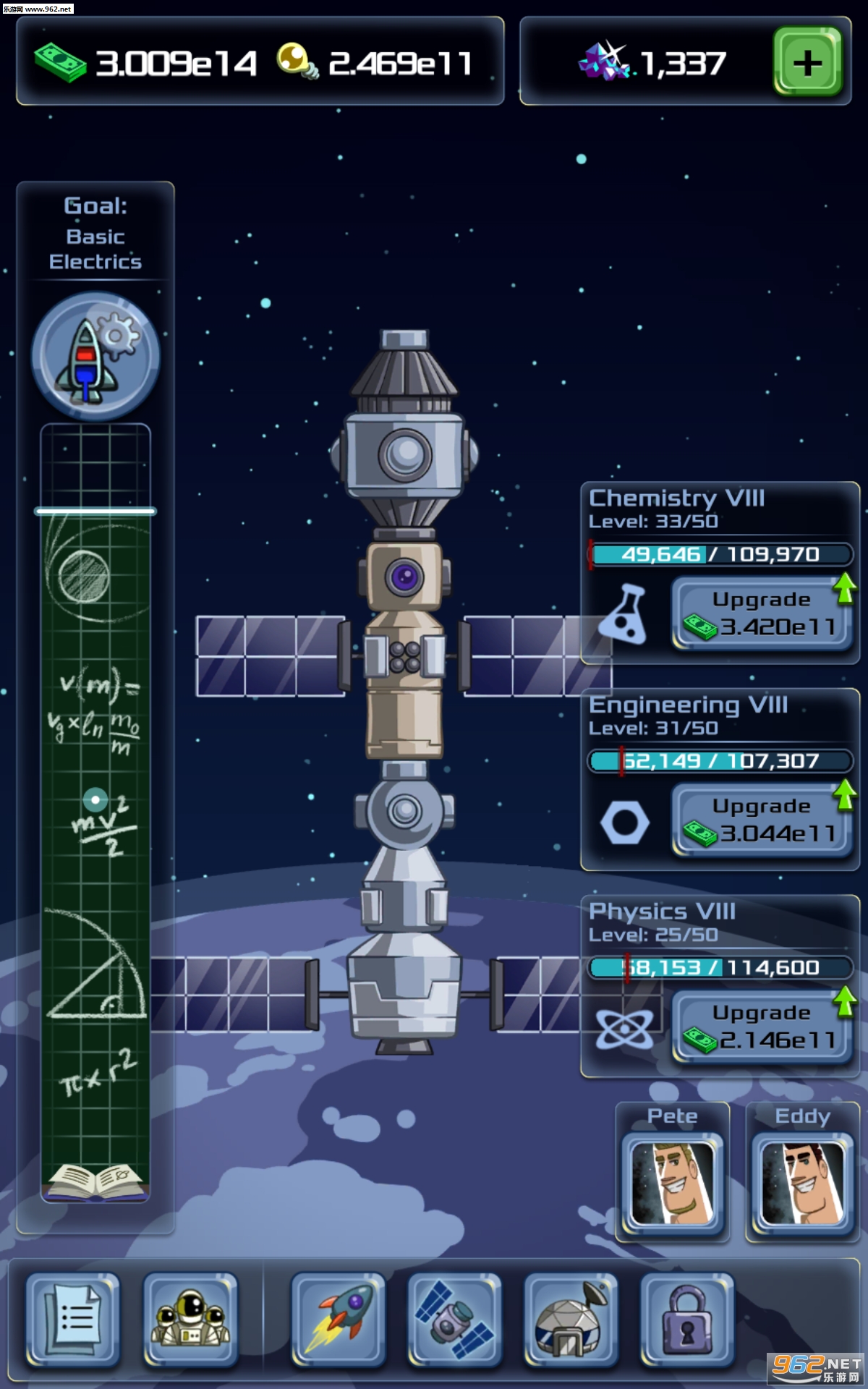Open the astronaut crew menu

190,1320
